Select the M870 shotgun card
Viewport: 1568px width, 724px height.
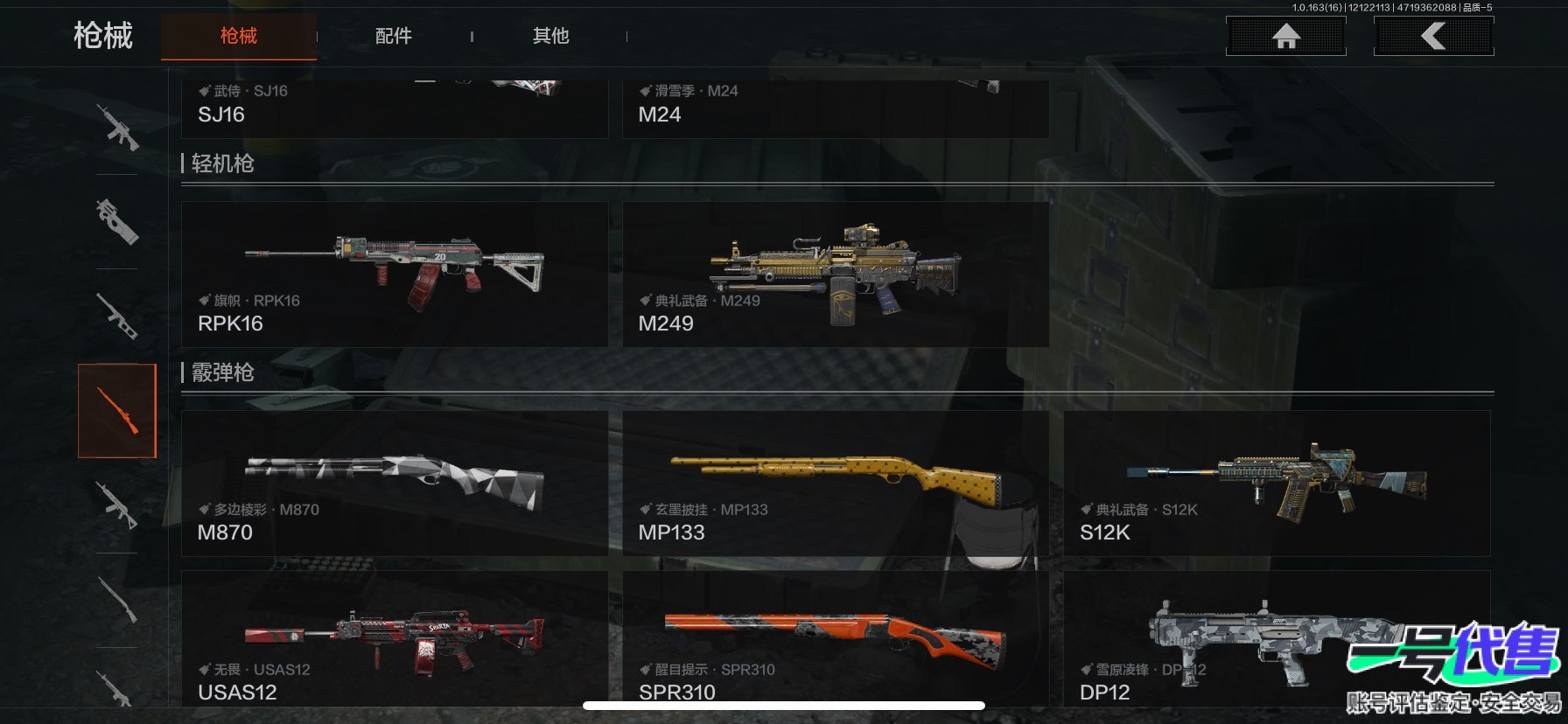click(394, 484)
